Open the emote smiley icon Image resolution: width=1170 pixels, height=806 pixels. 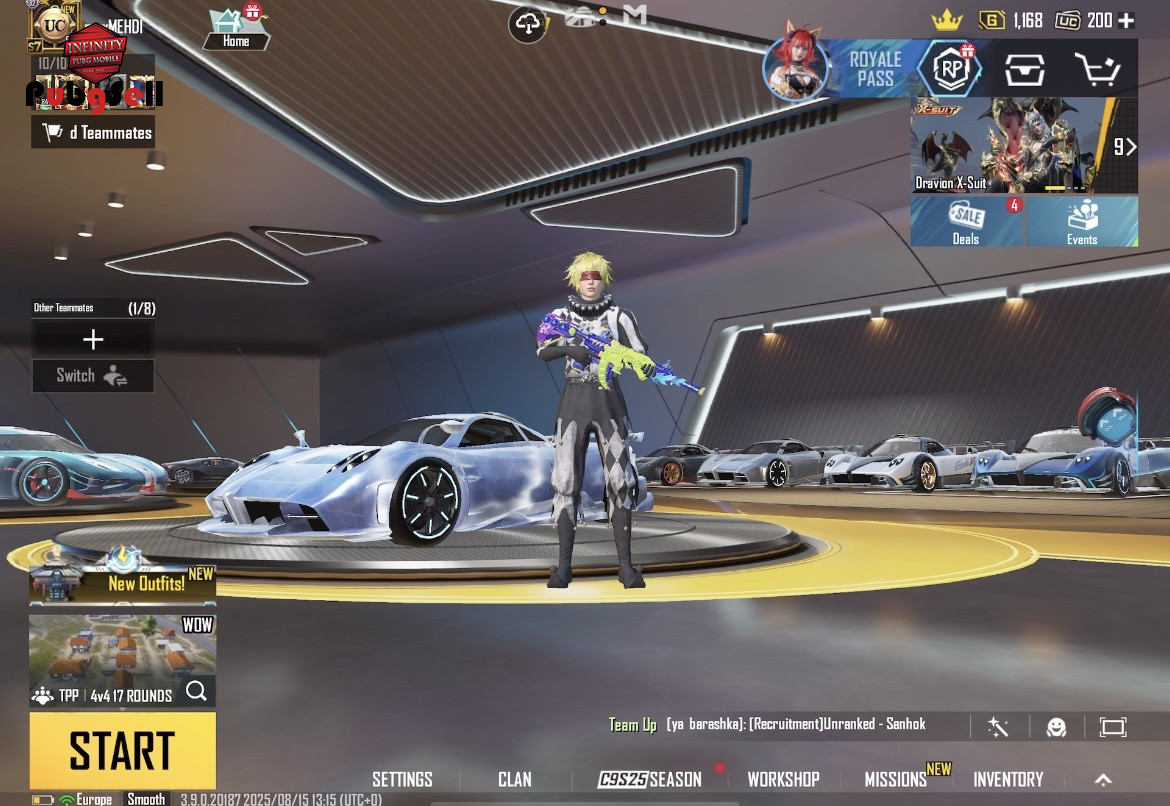coord(1056,727)
